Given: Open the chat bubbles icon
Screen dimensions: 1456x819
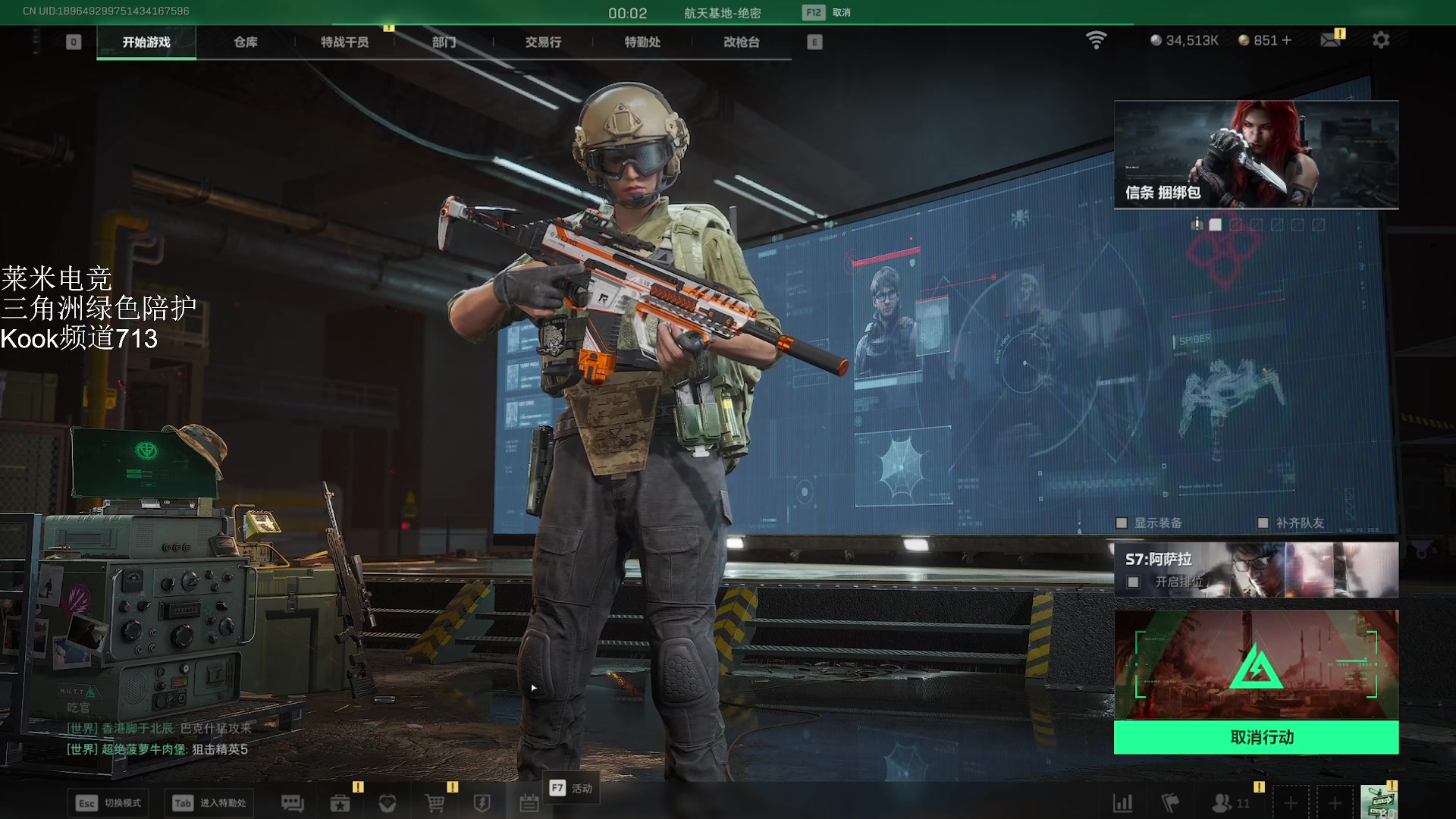Looking at the screenshot, I should pyautogui.click(x=292, y=803).
